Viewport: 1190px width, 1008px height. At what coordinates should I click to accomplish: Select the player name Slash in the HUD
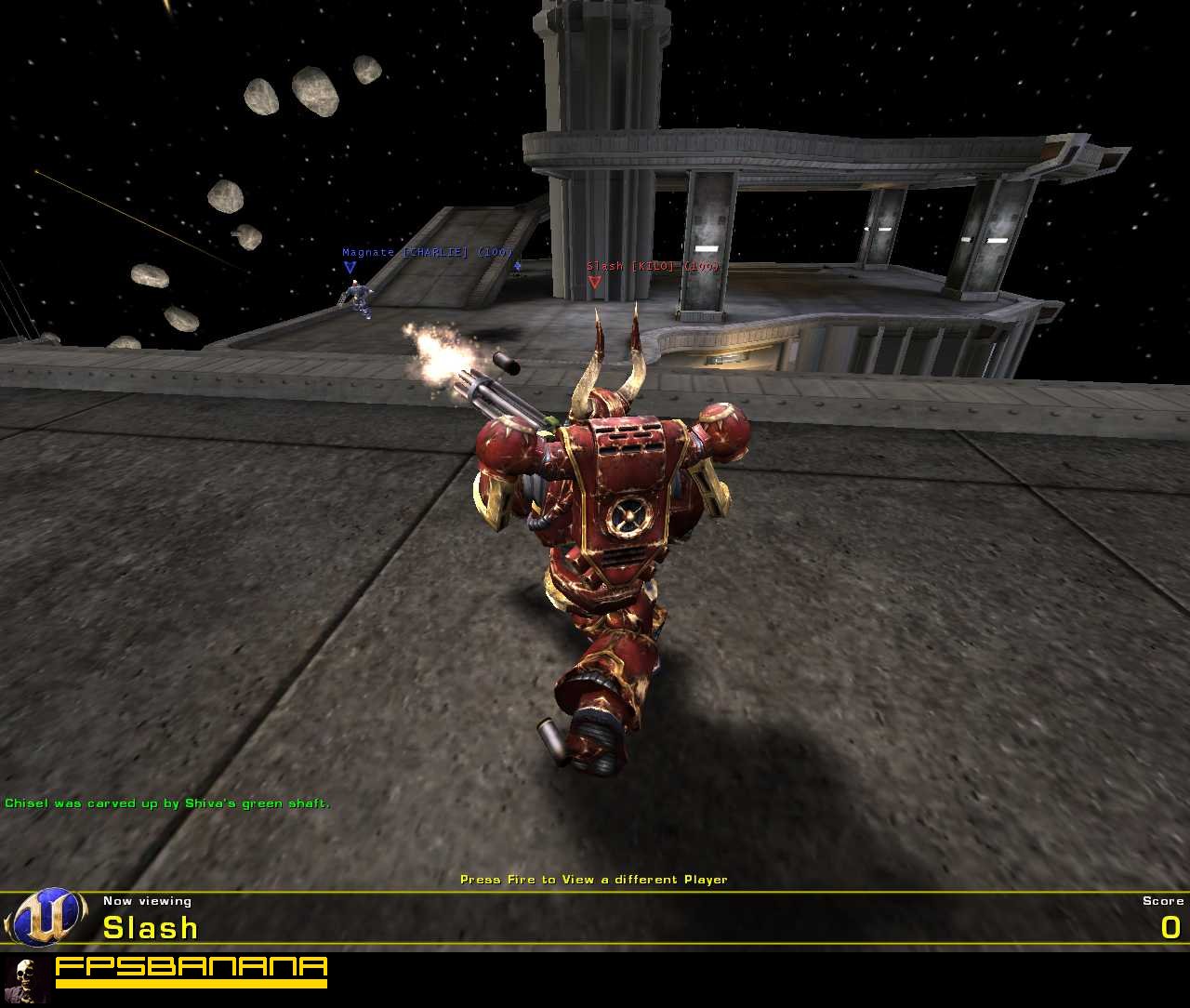[x=149, y=927]
